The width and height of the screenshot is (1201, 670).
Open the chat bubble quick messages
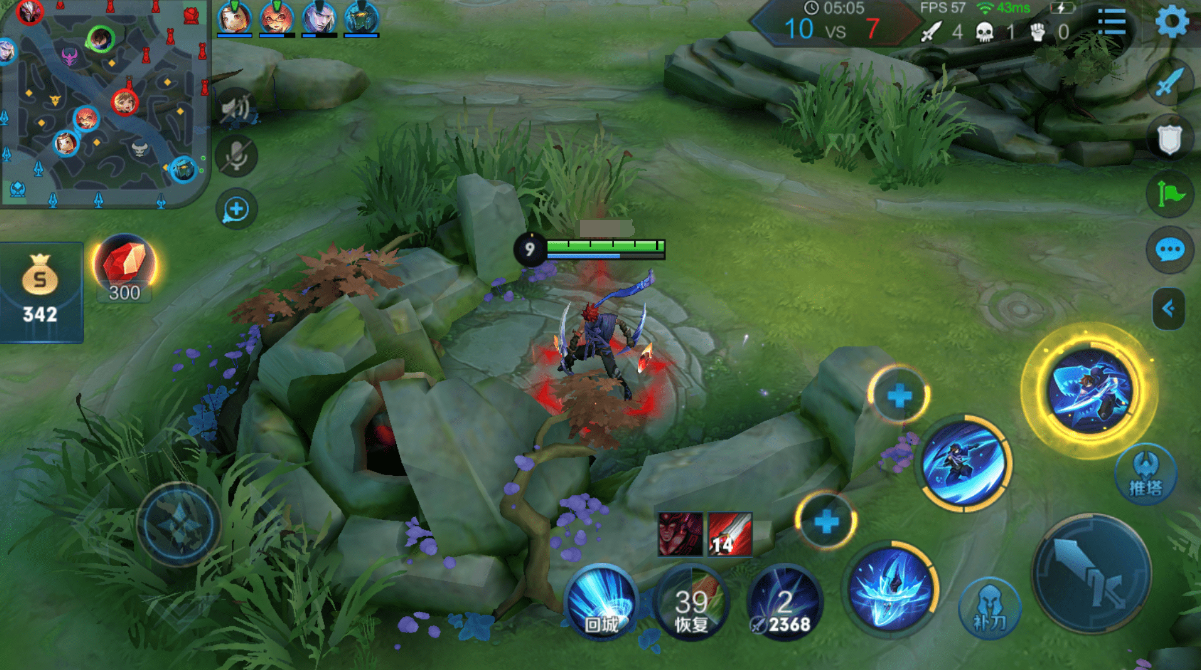pyautogui.click(x=1170, y=249)
